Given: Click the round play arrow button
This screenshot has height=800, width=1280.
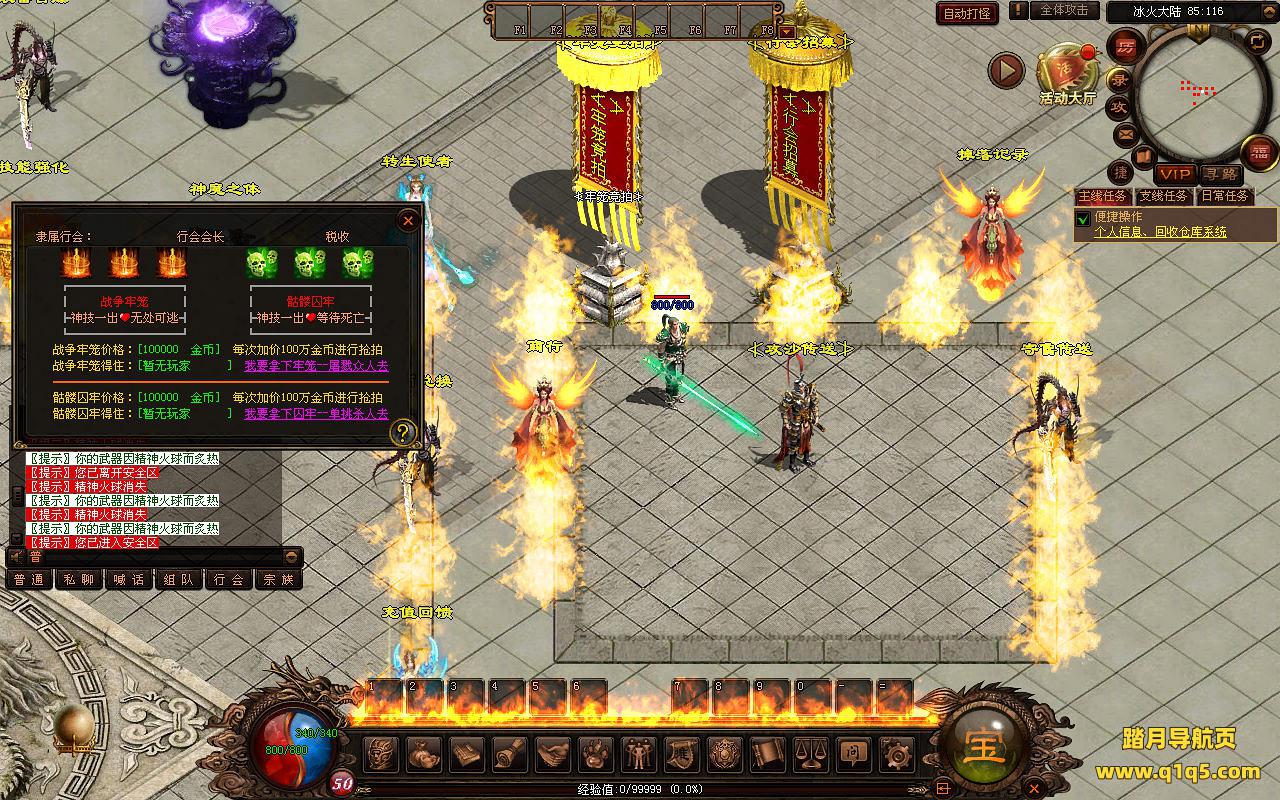Looking at the screenshot, I should tap(1006, 70).
